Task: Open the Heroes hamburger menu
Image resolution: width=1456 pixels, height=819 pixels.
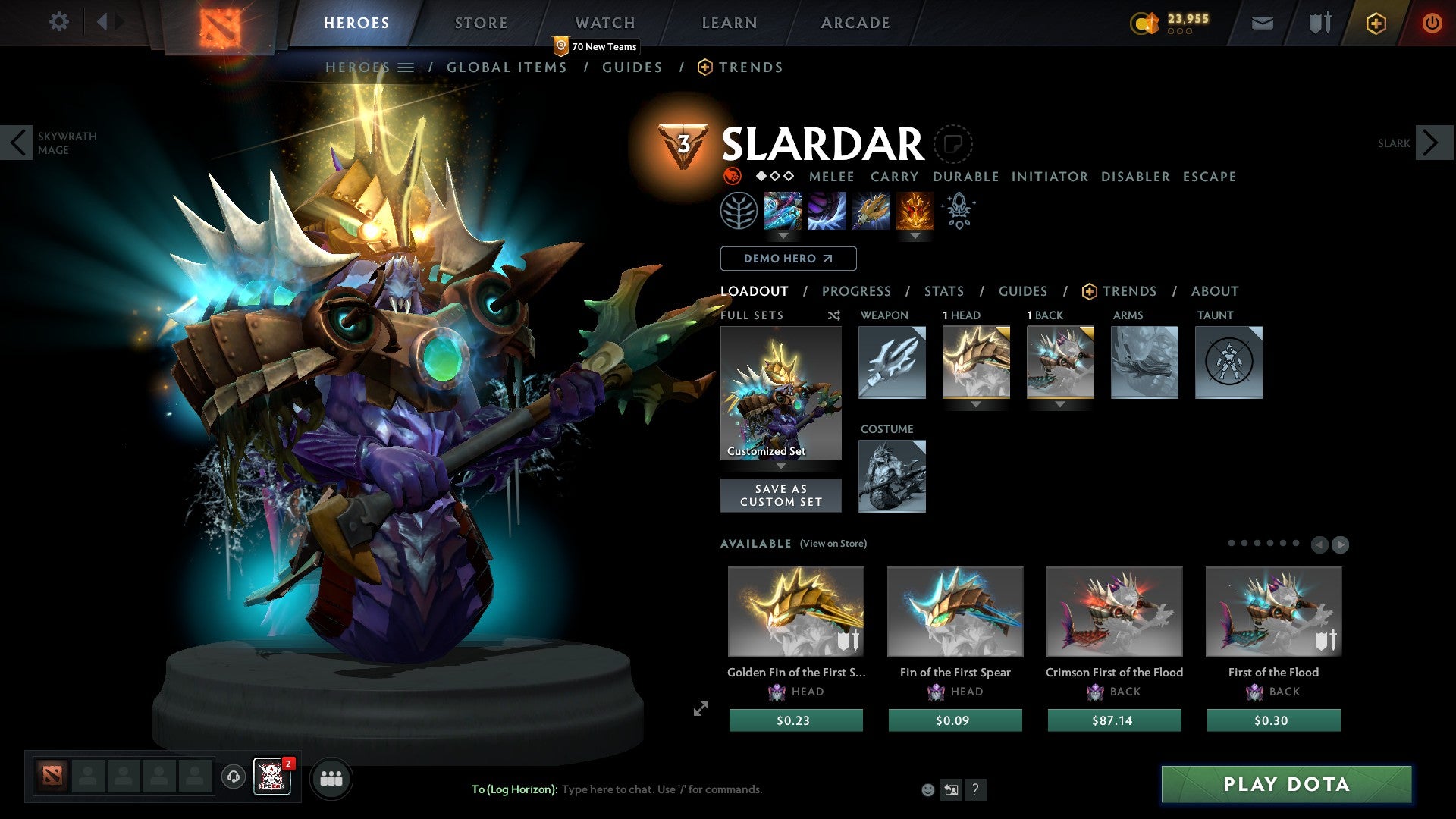Action: coord(406,67)
